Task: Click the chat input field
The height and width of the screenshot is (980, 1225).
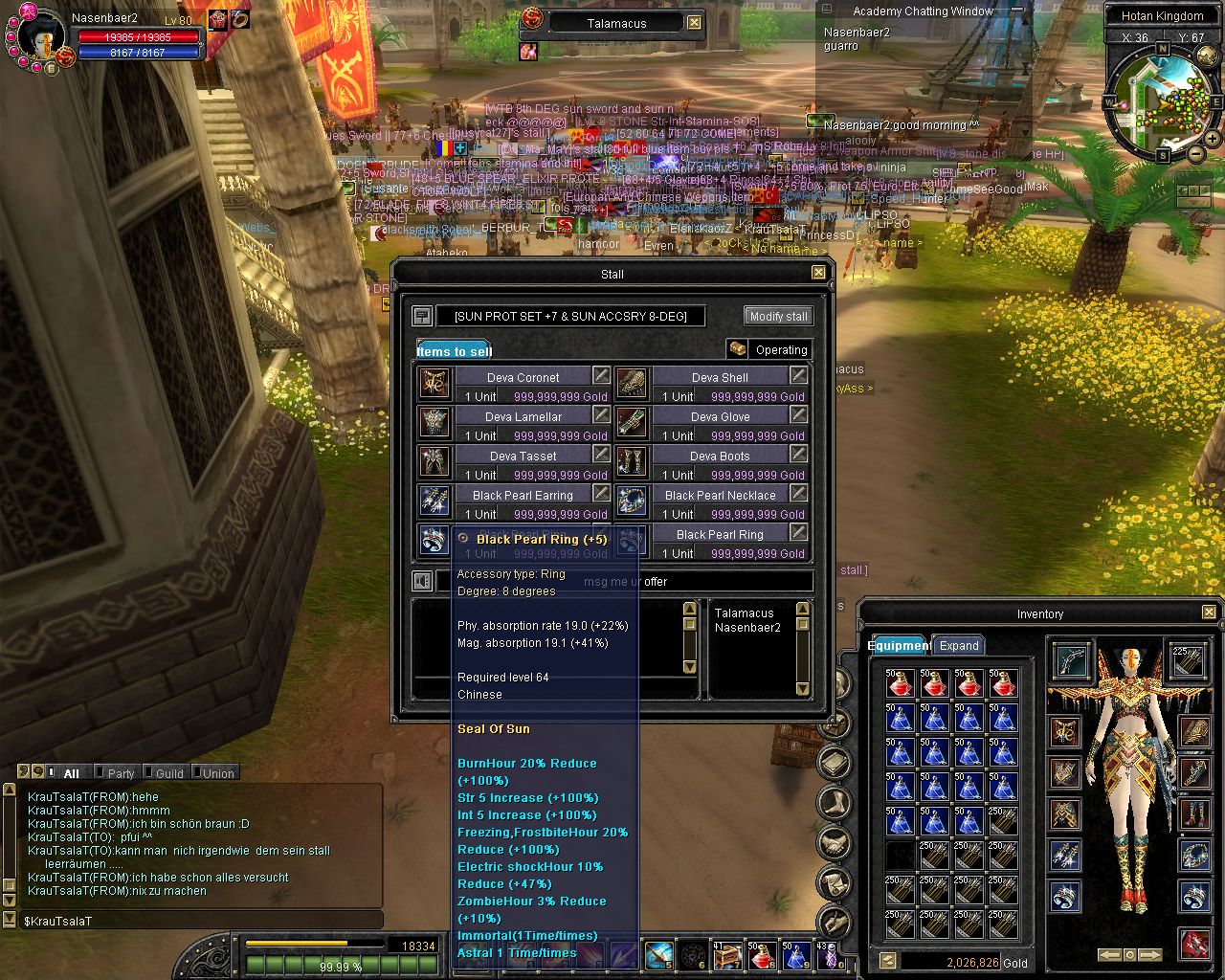Action: click(201, 921)
